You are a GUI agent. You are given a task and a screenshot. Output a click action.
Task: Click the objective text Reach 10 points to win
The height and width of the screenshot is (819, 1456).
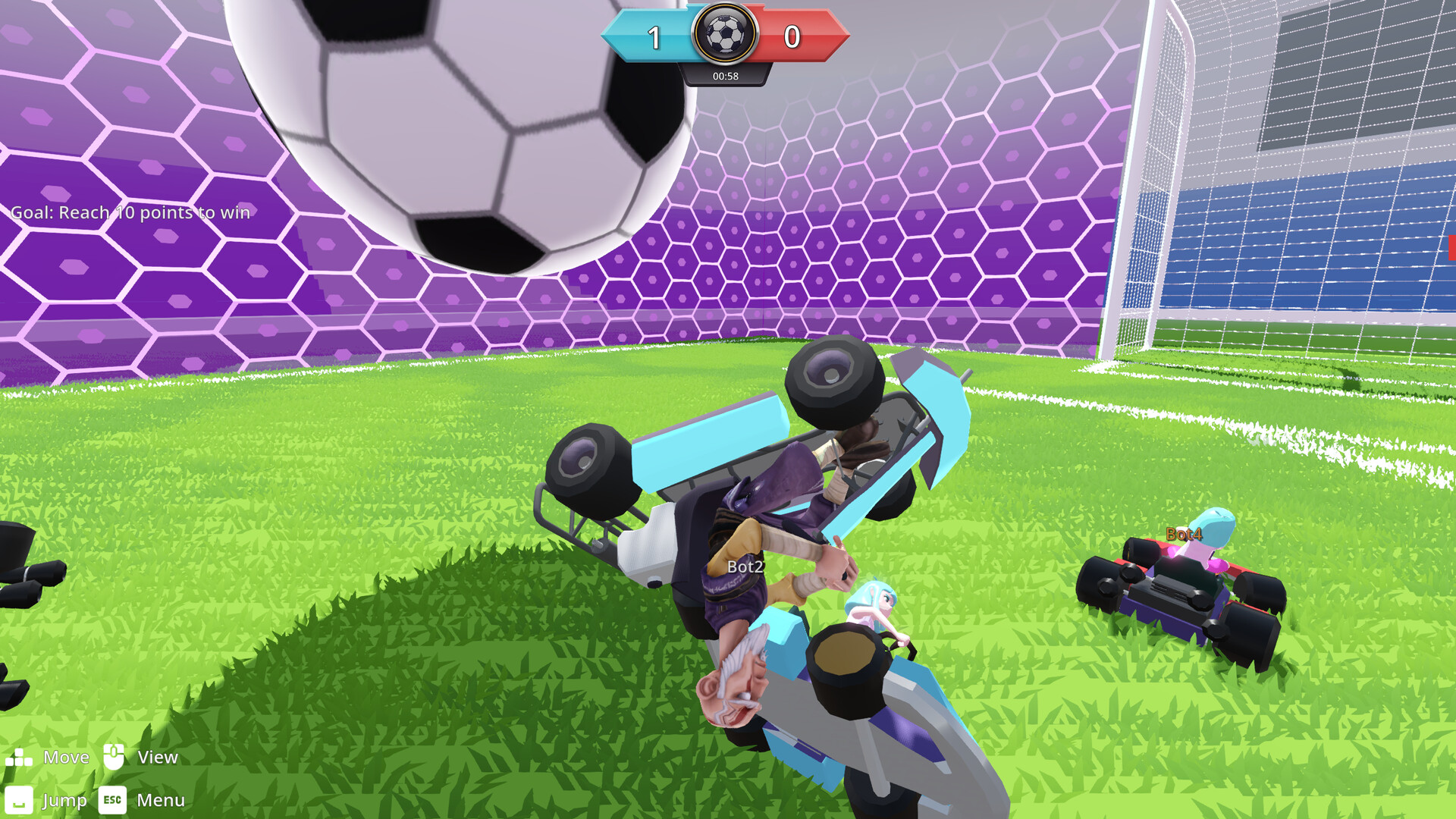pyautogui.click(x=128, y=213)
